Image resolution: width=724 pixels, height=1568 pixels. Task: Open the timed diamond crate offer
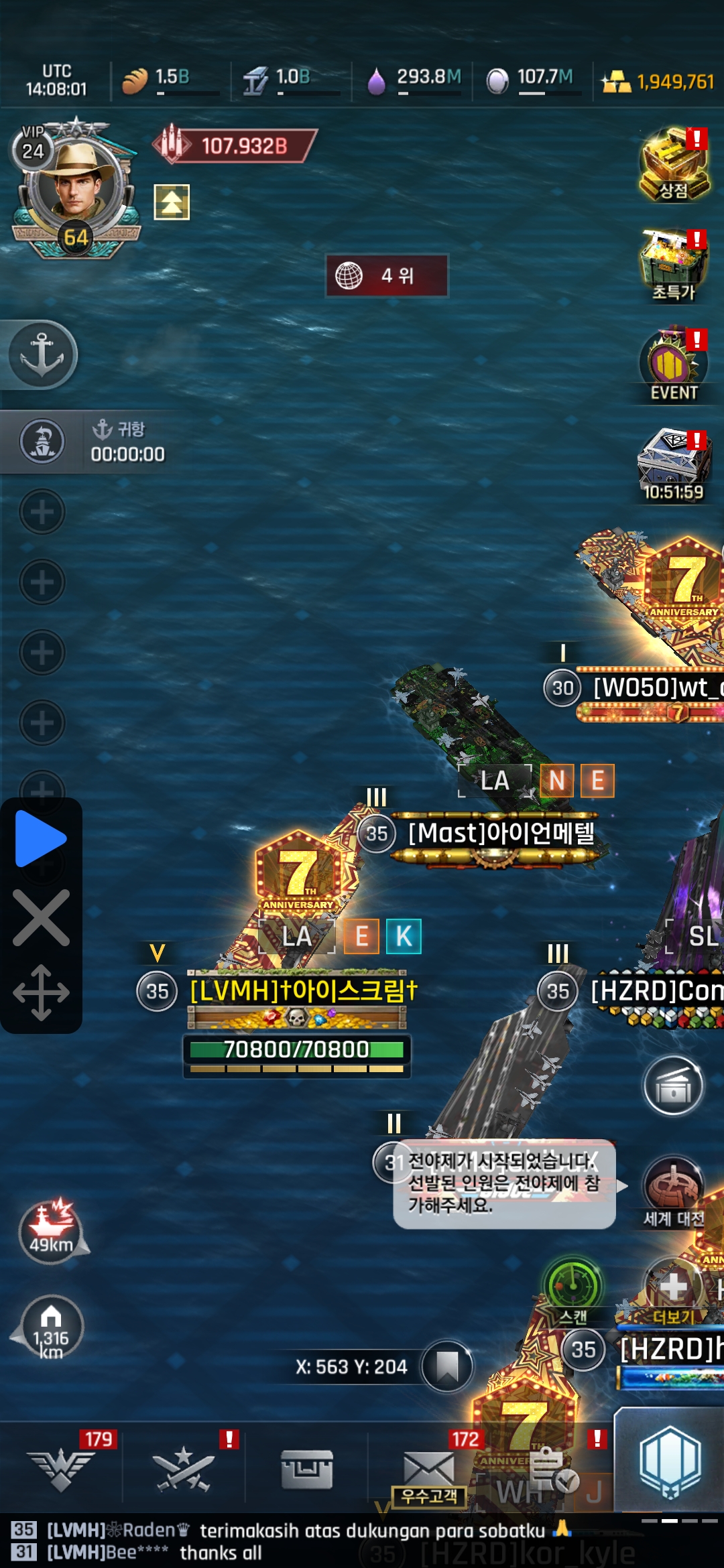pos(674,464)
